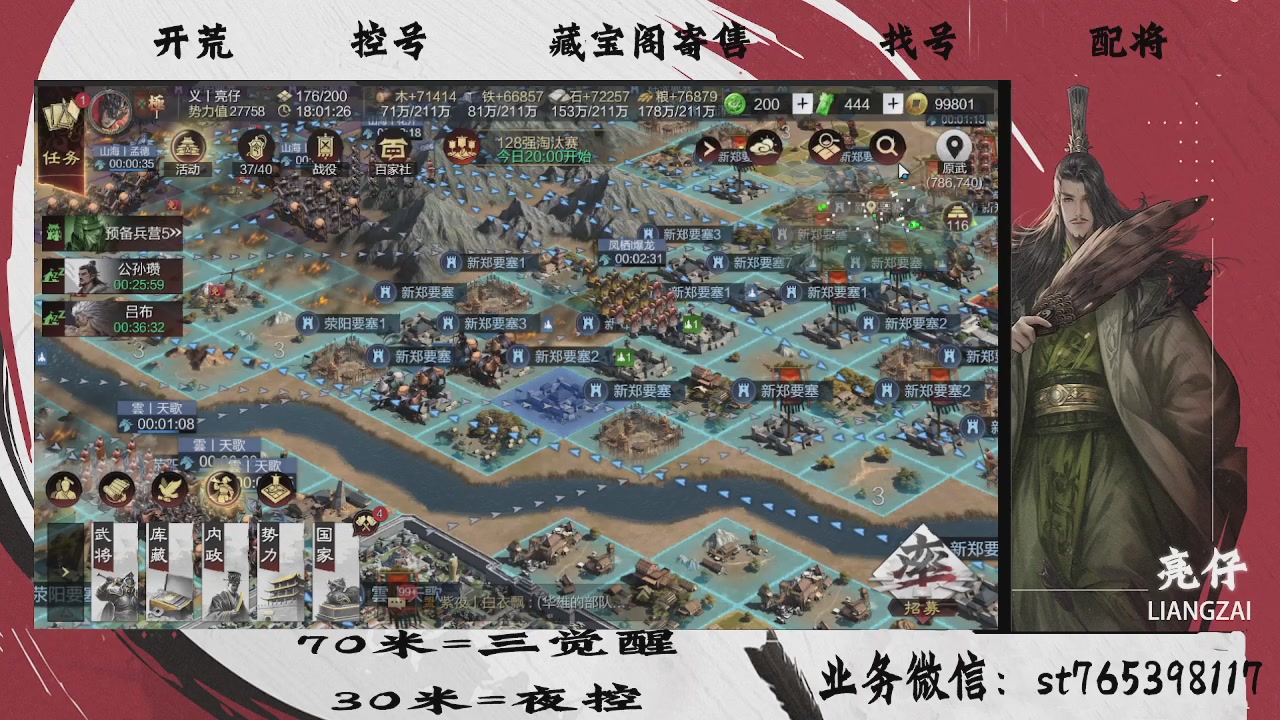Image resolution: width=1280 pixels, height=720 pixels.
Task: Select the eagle messenger icon above 库藏
Action: [168, 488]
